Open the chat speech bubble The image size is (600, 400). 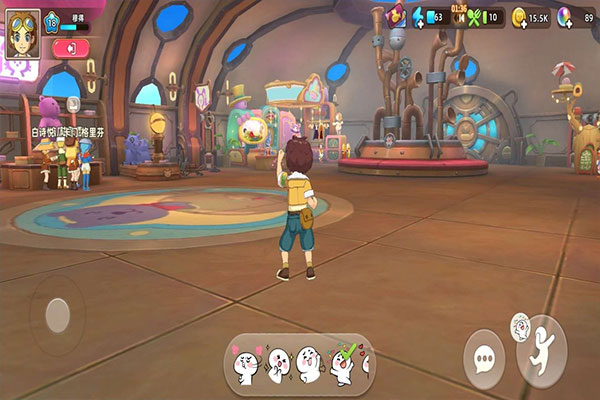(484, 358)
